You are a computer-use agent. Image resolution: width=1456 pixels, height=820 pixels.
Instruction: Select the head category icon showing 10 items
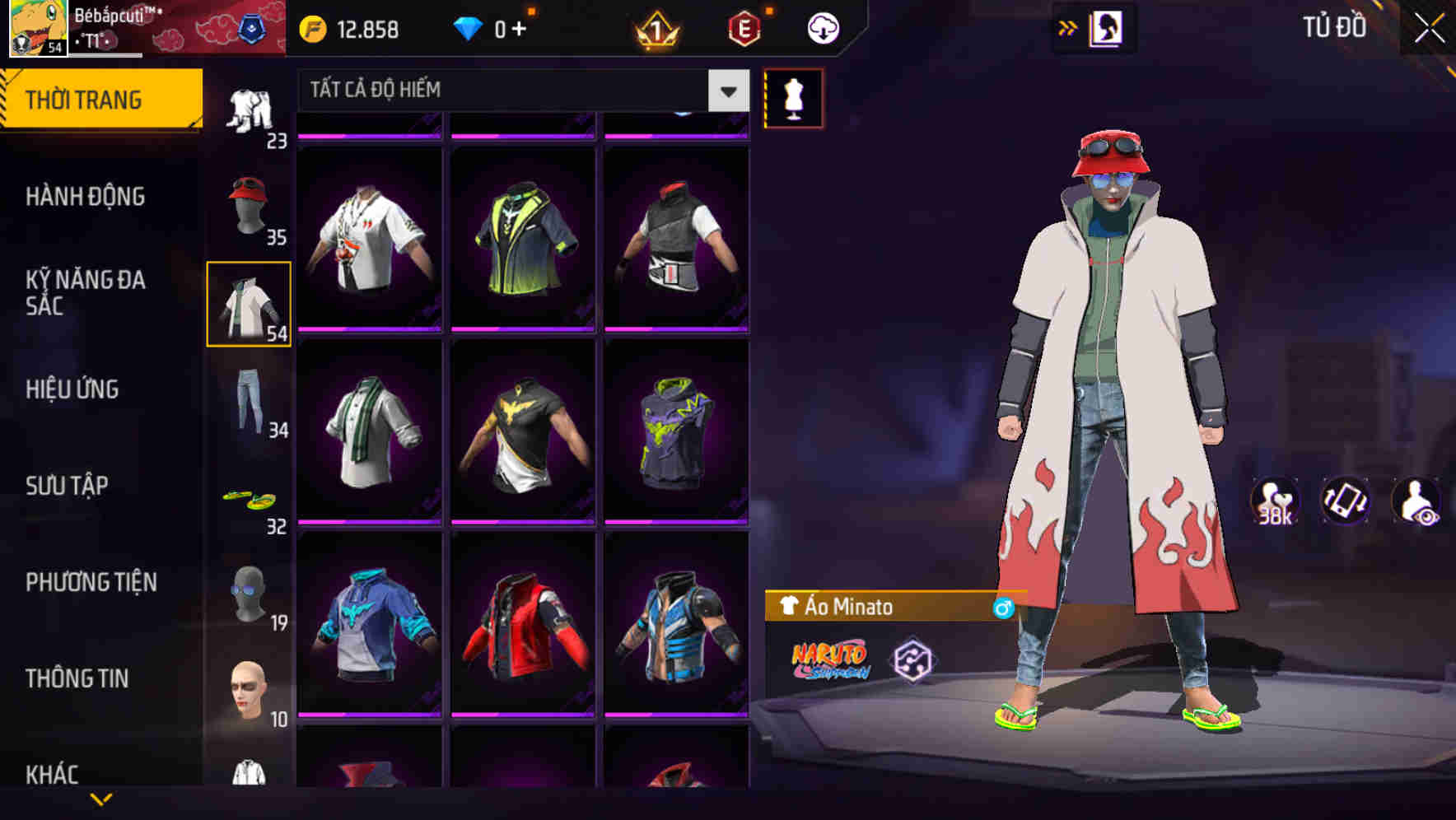[x=247, y=692]
